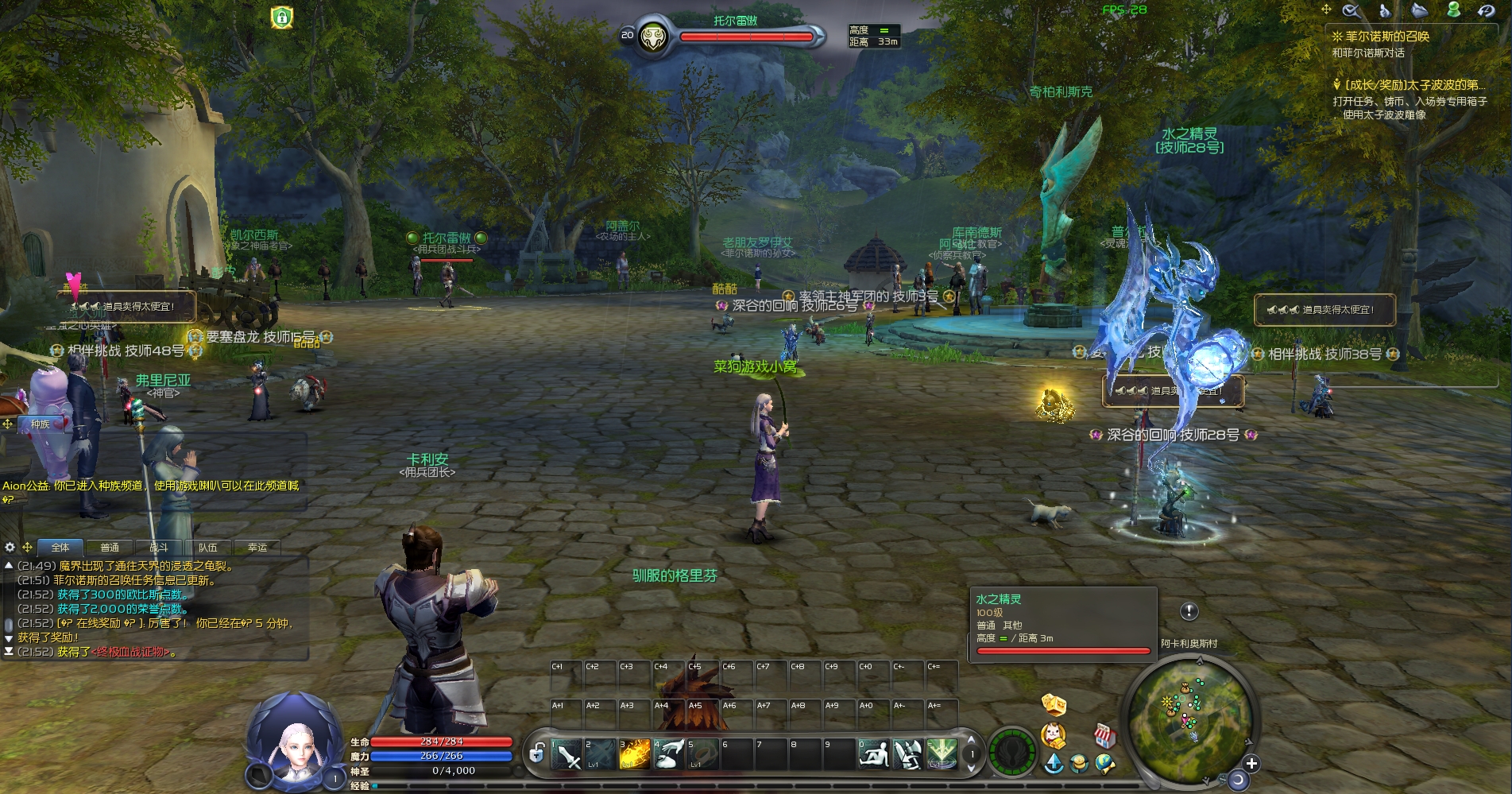
Task: Click the green shield lock icon
Action: (282, 17)
